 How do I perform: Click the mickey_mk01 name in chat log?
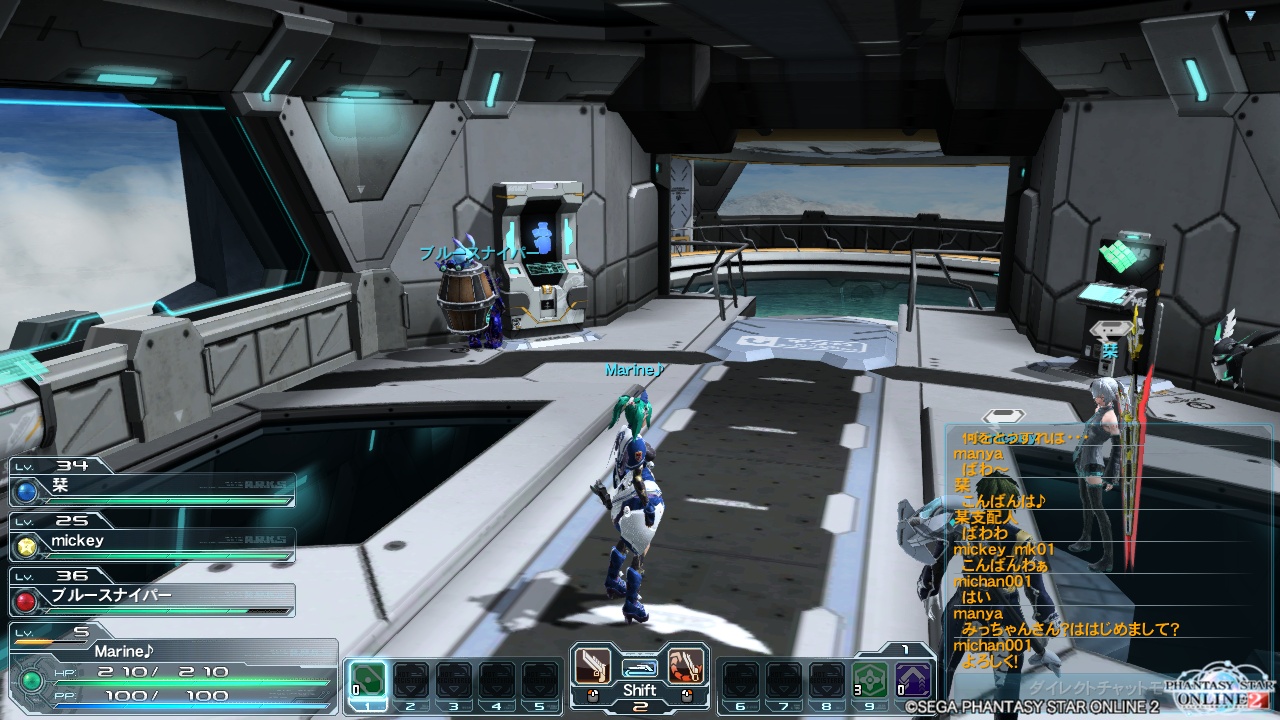(x=1004, y=549)
